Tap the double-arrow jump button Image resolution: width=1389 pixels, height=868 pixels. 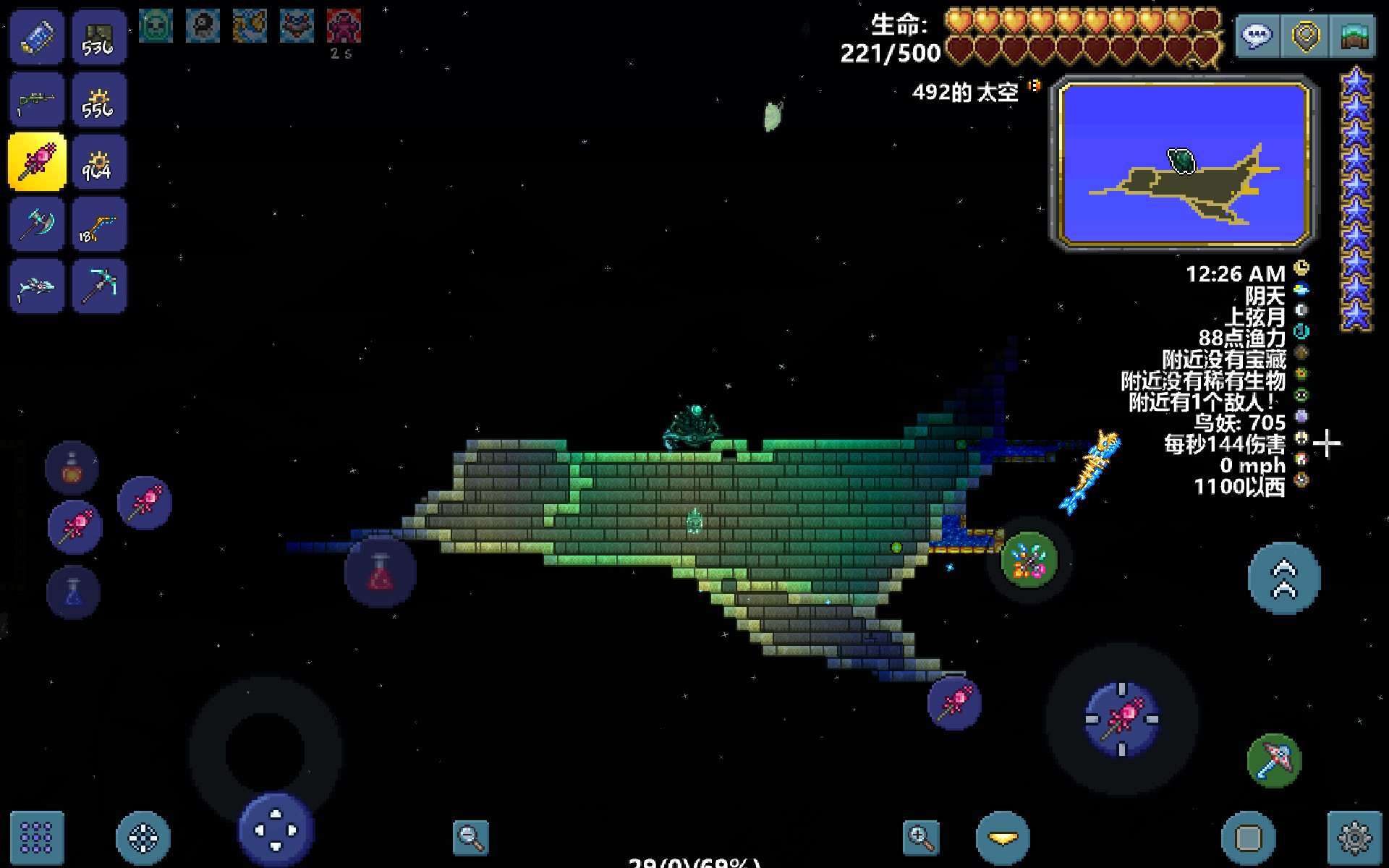click(1284, 578)
